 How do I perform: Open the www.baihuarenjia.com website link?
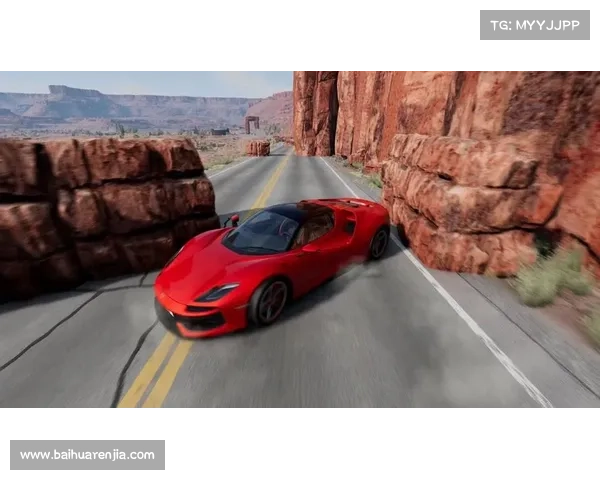coord(88,455)
